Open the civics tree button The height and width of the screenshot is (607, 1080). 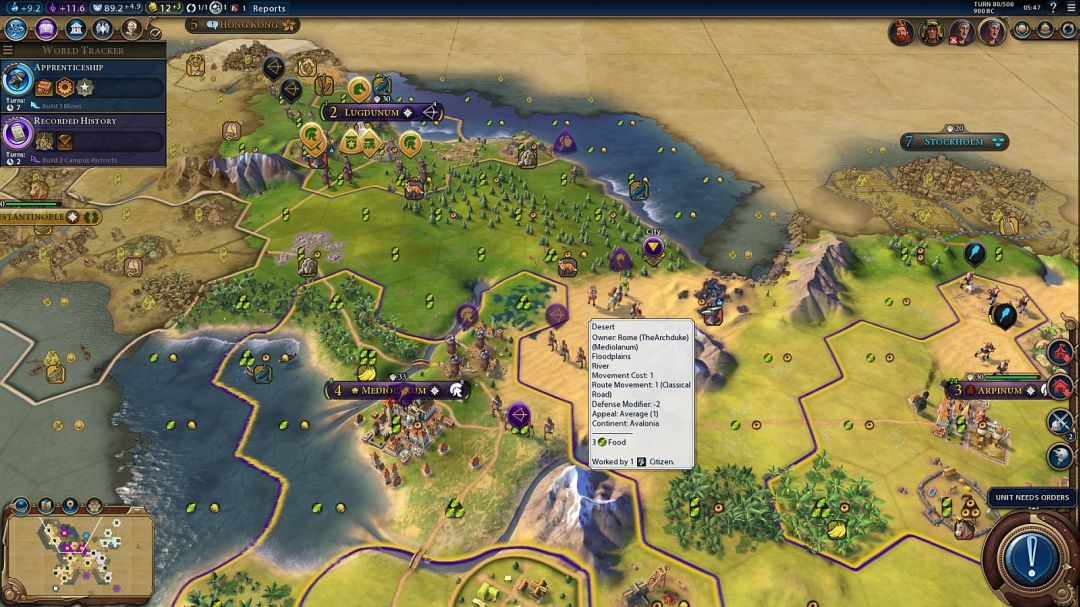[45, 28]
